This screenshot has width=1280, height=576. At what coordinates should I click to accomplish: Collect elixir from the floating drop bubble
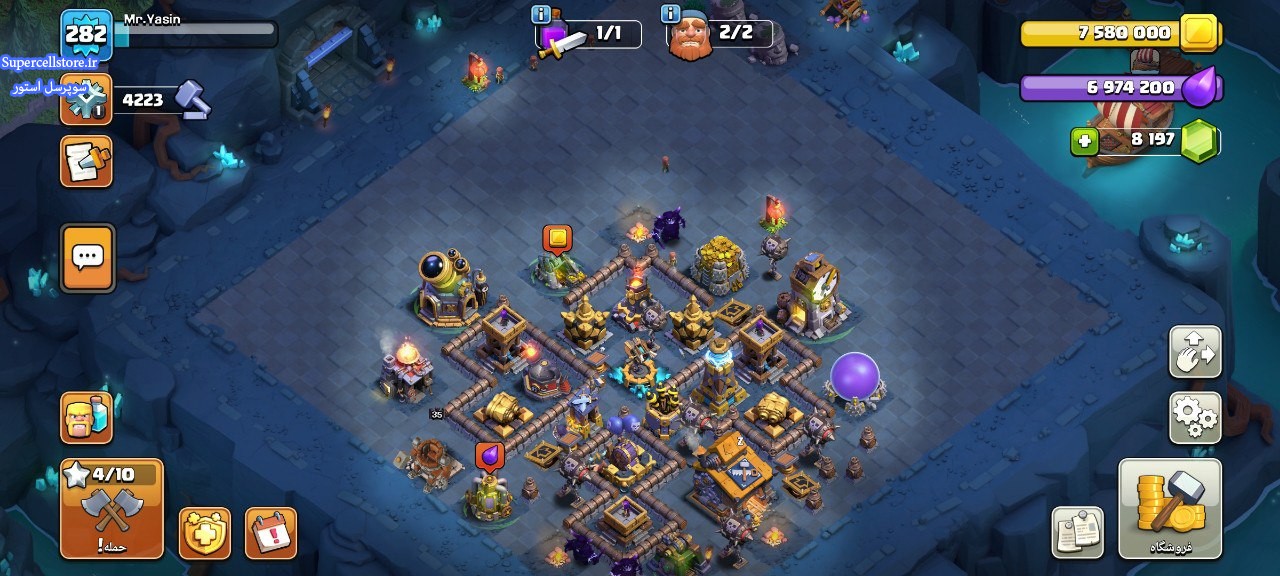click(x=489, y=457)
